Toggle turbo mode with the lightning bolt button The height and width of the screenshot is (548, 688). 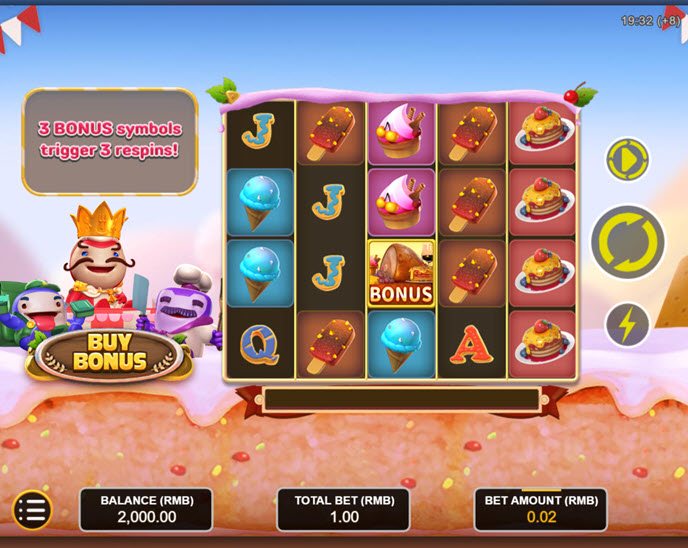tap(628, 324)
